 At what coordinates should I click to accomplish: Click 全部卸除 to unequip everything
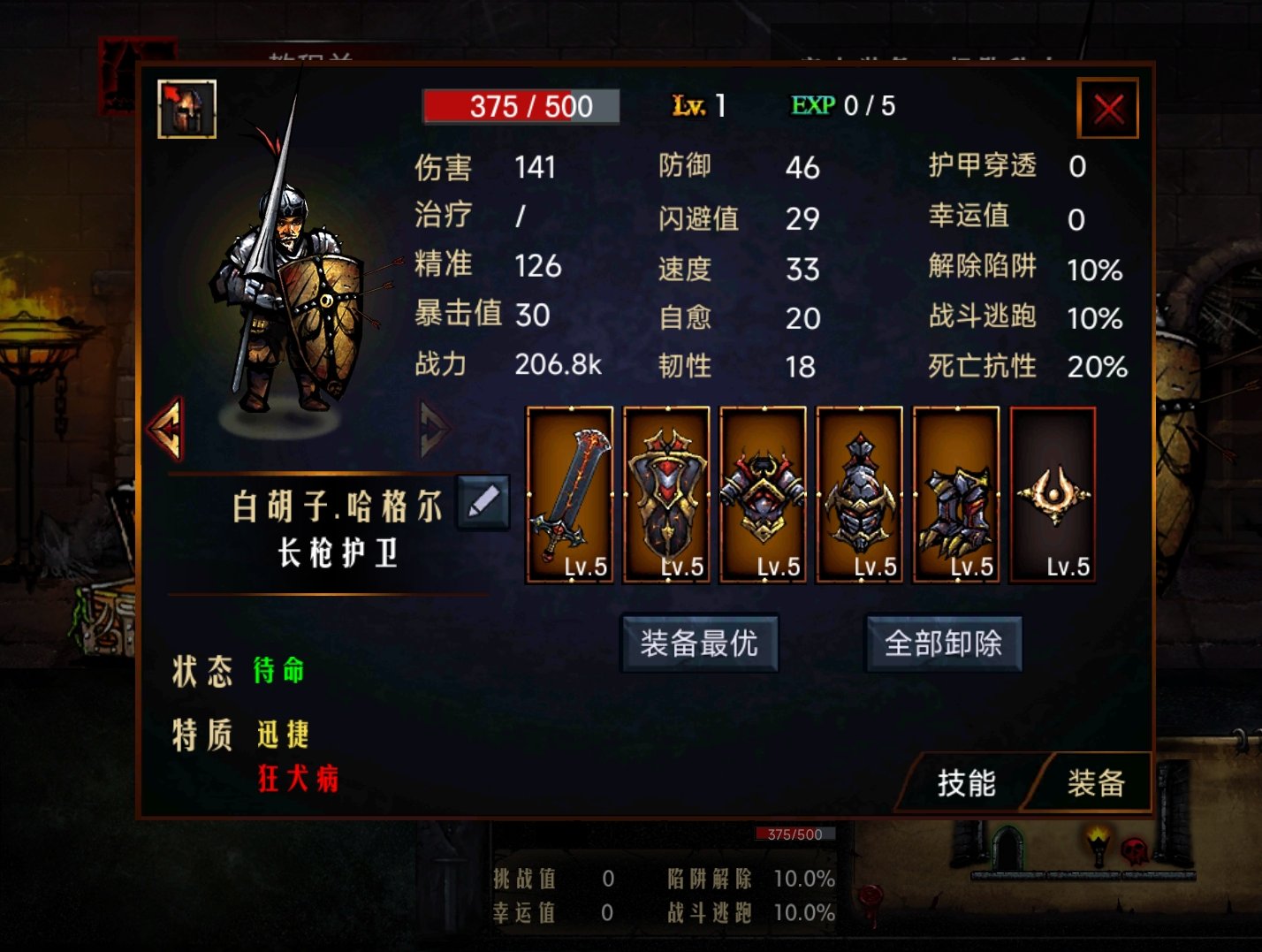point(943,644)
